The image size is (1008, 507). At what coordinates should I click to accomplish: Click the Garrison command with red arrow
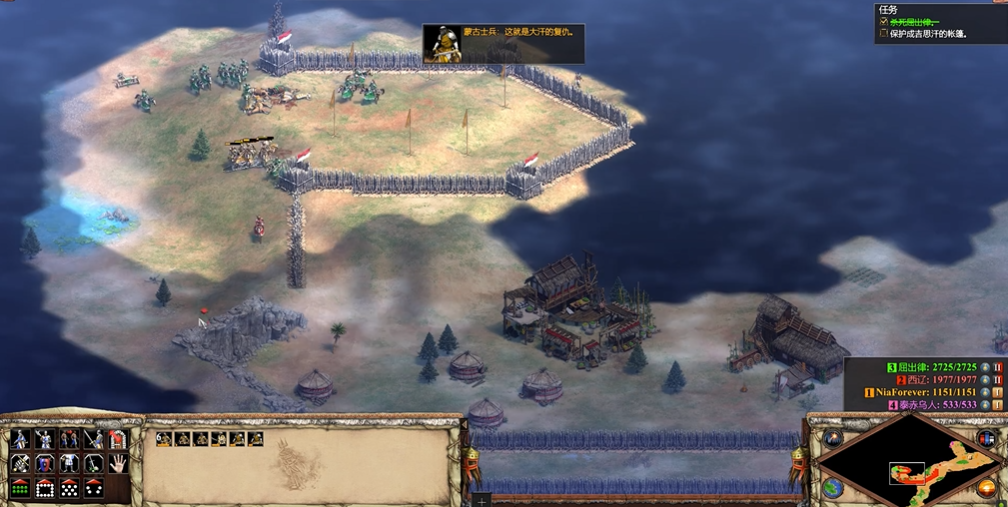(x=117, y=440)
